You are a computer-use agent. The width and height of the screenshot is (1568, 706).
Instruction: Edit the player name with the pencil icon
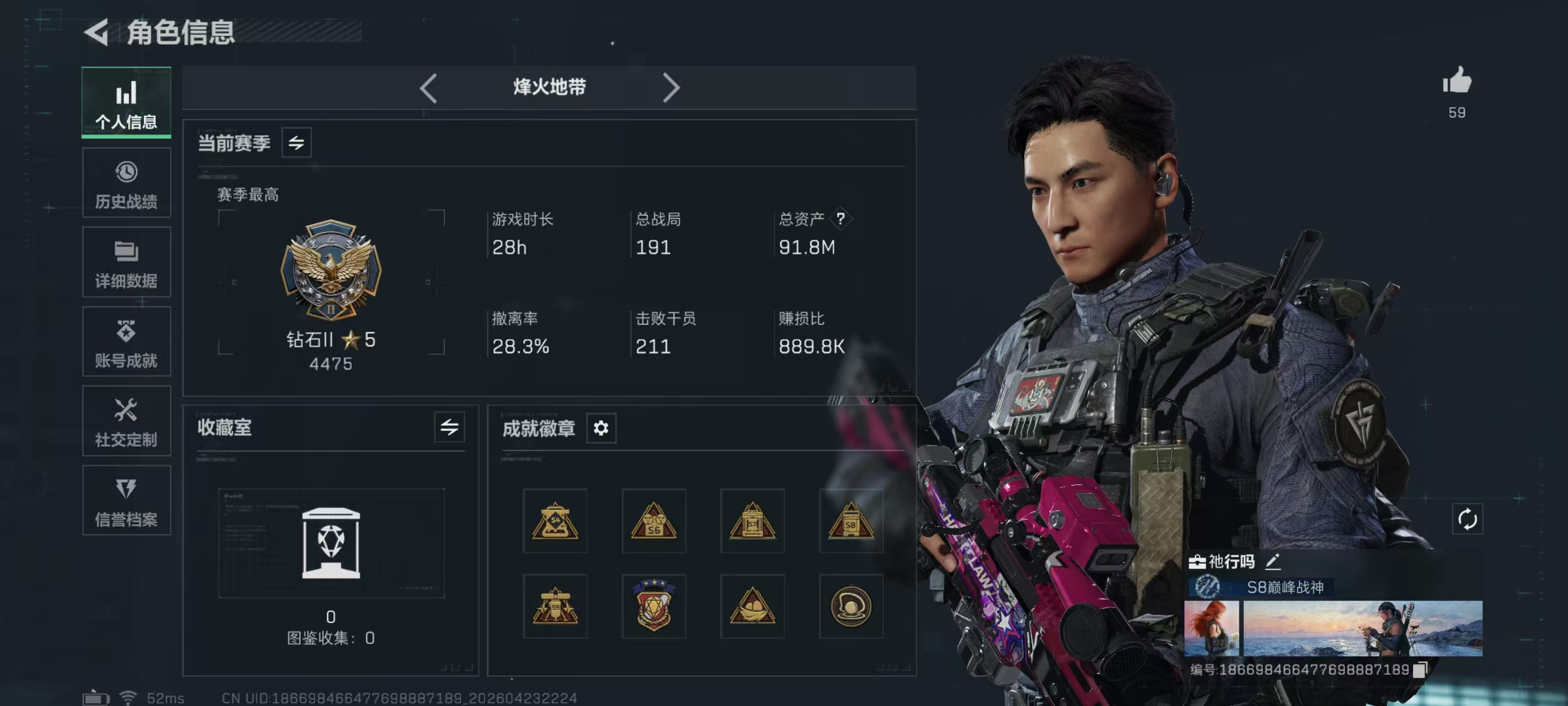1273,561
